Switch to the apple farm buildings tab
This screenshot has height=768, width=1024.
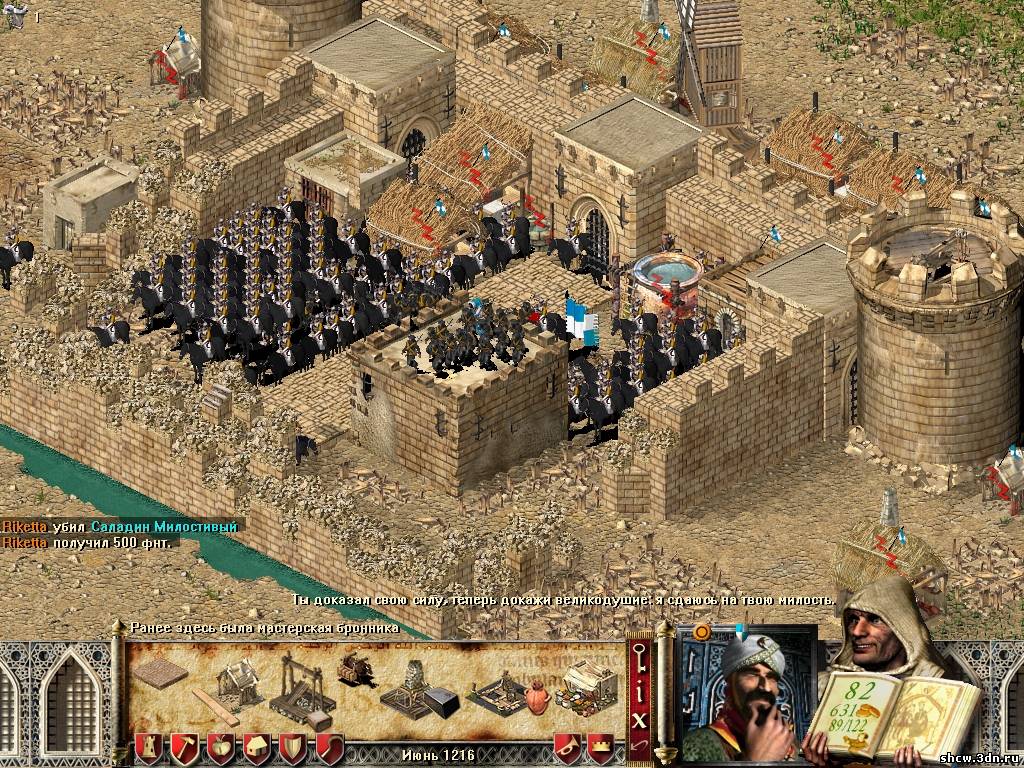tap(221, 747)
